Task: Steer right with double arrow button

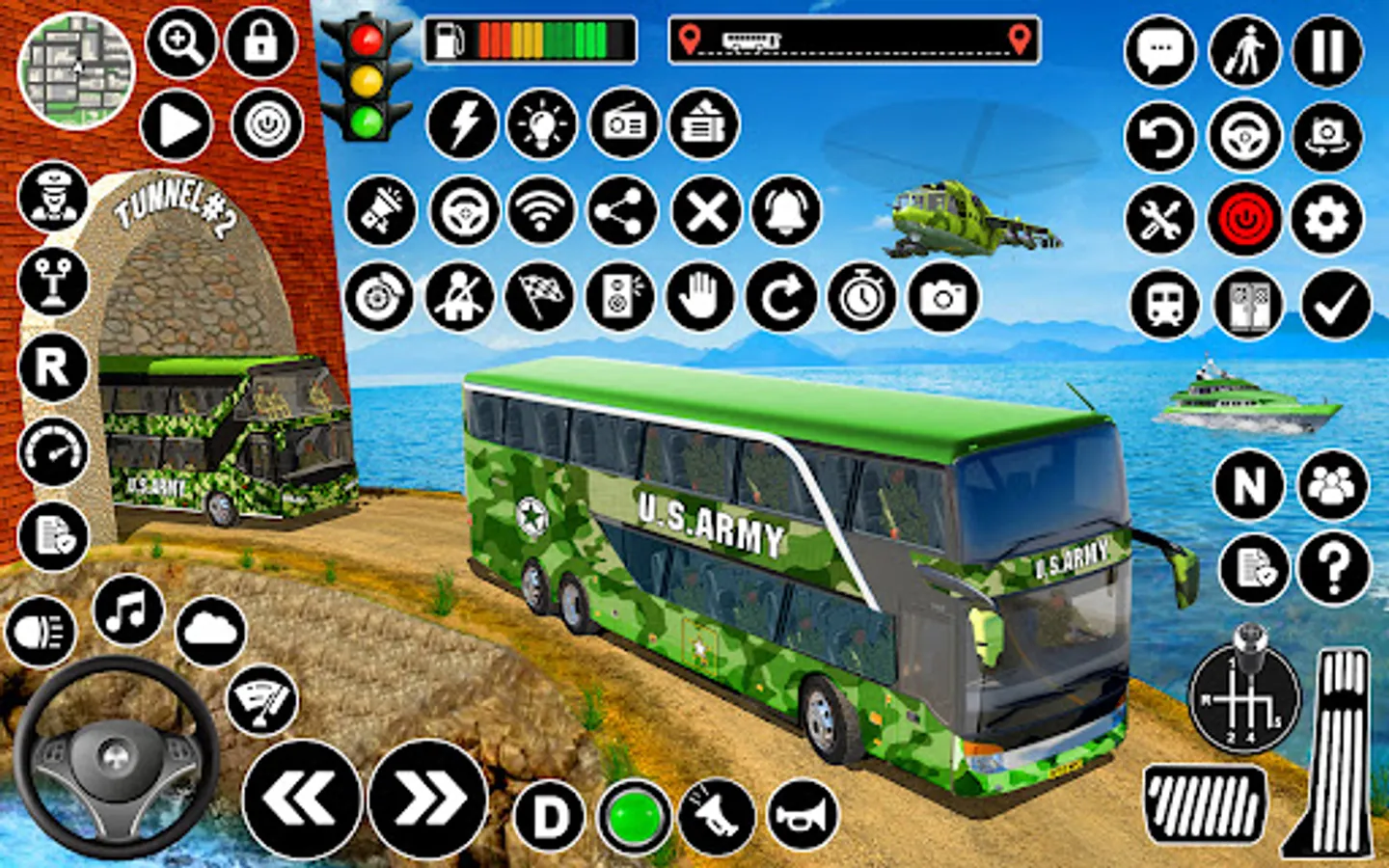Action: (428, 799)
